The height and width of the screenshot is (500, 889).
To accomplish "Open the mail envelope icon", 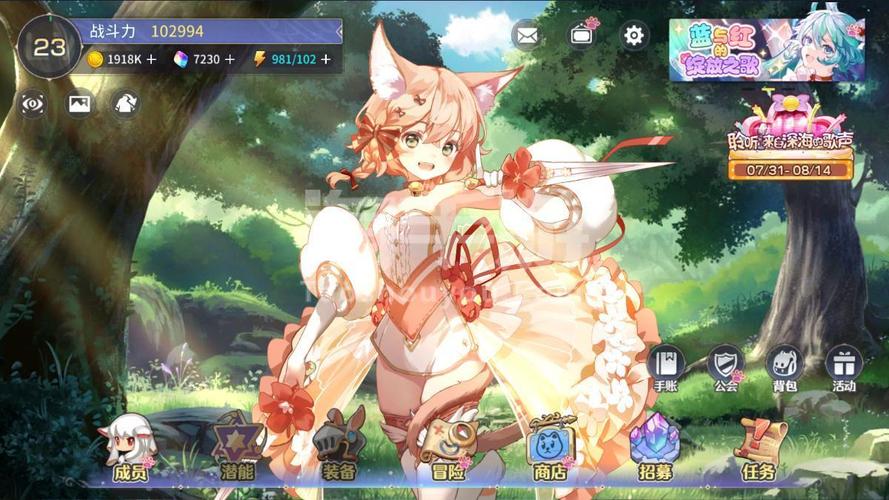I will [x=527, y=36].
